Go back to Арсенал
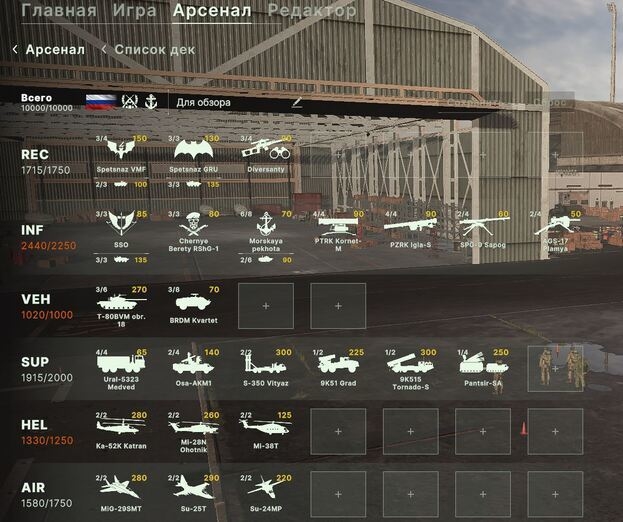Screen dimensions: 623x522 48,49
